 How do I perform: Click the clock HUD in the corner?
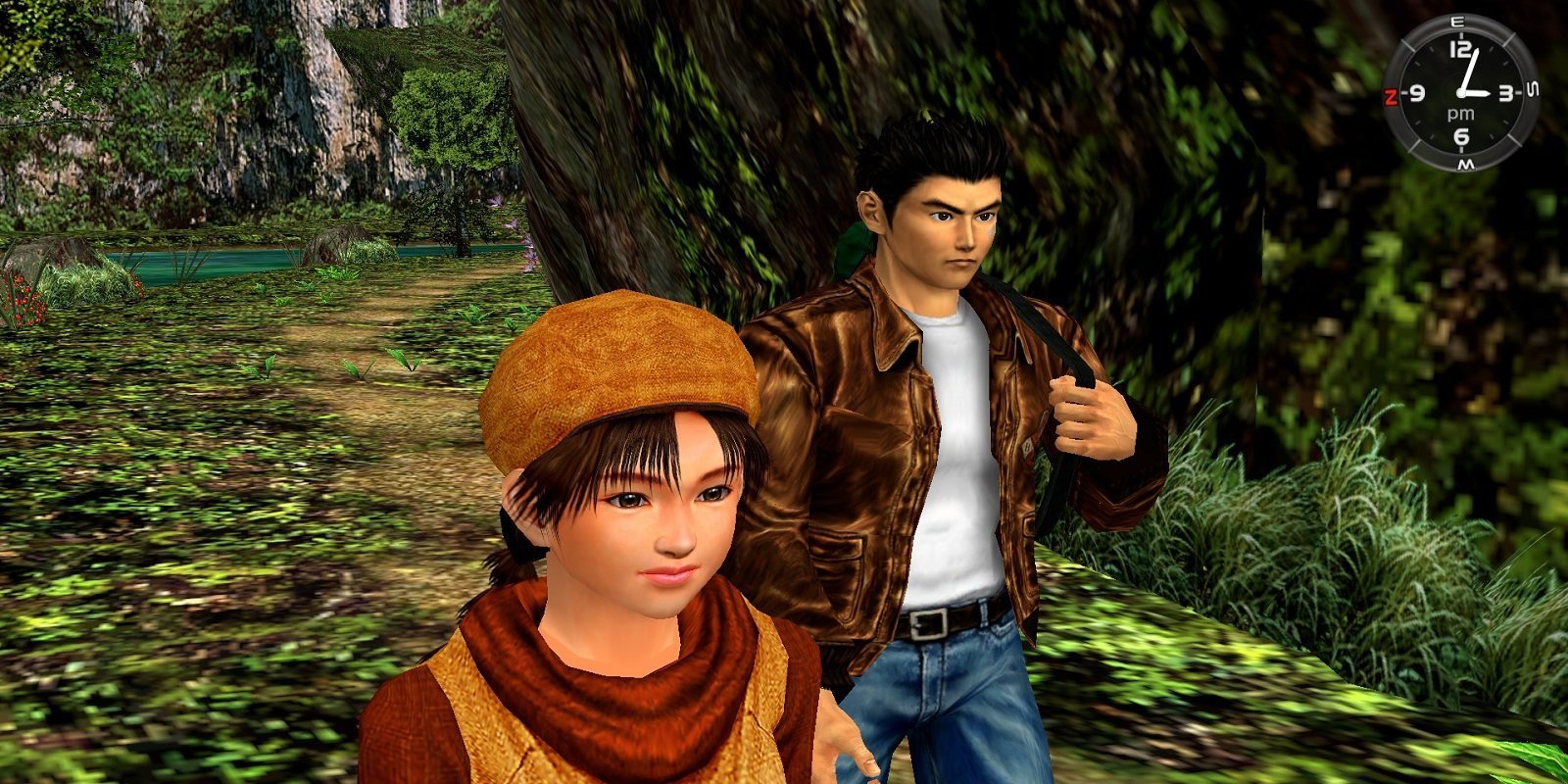(1462, 93)
